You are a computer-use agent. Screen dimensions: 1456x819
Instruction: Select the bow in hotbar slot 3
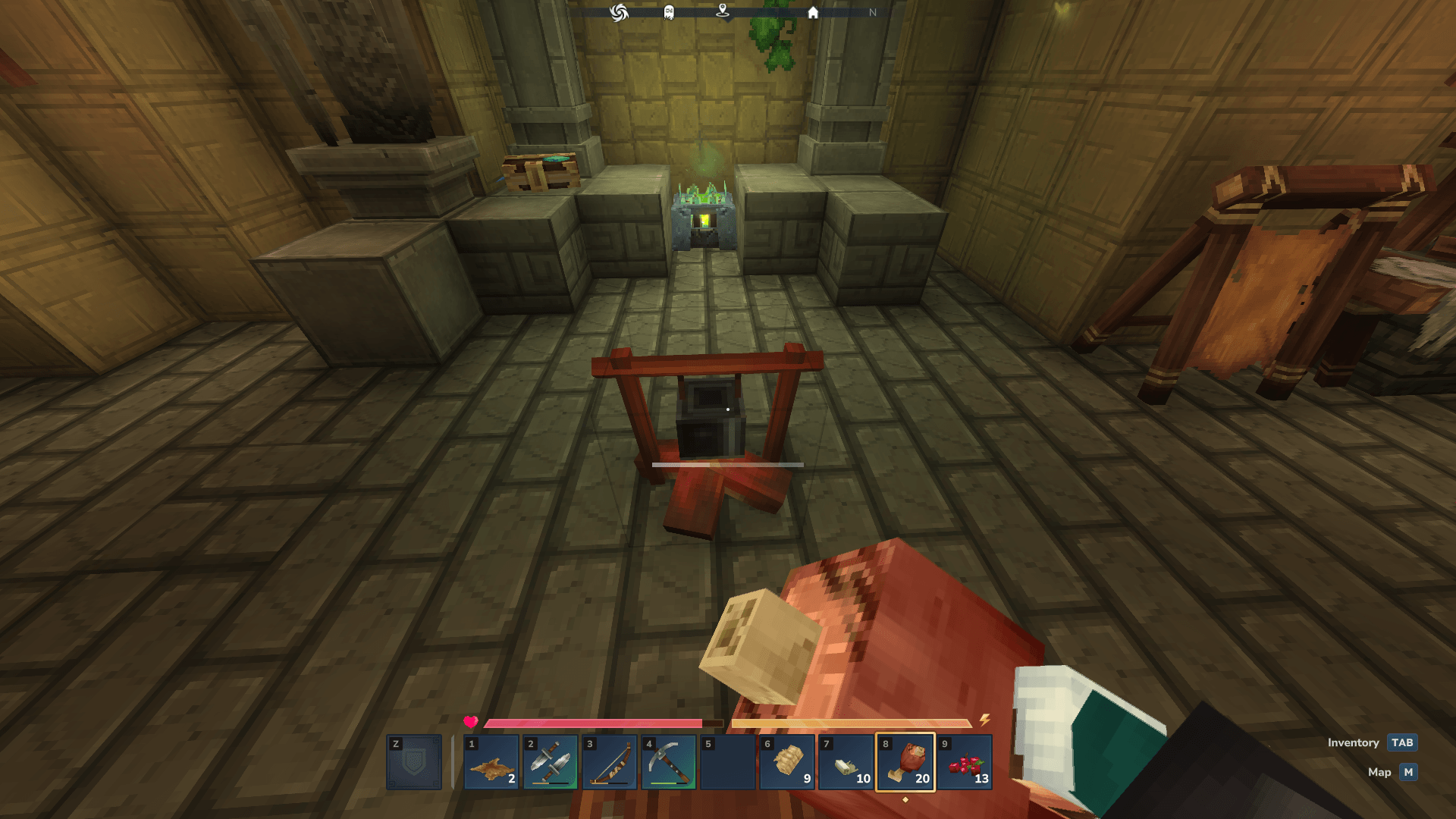pos(610,762)
